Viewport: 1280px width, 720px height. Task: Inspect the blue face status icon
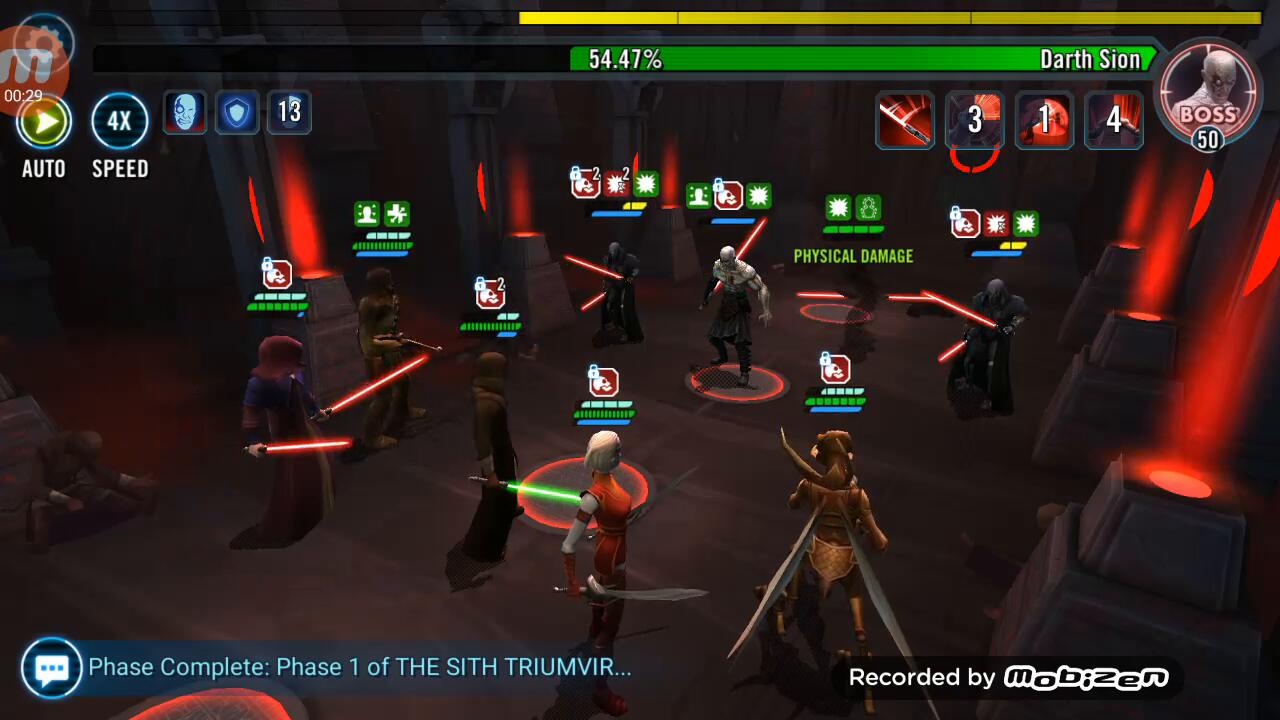[x=185, y=112]
